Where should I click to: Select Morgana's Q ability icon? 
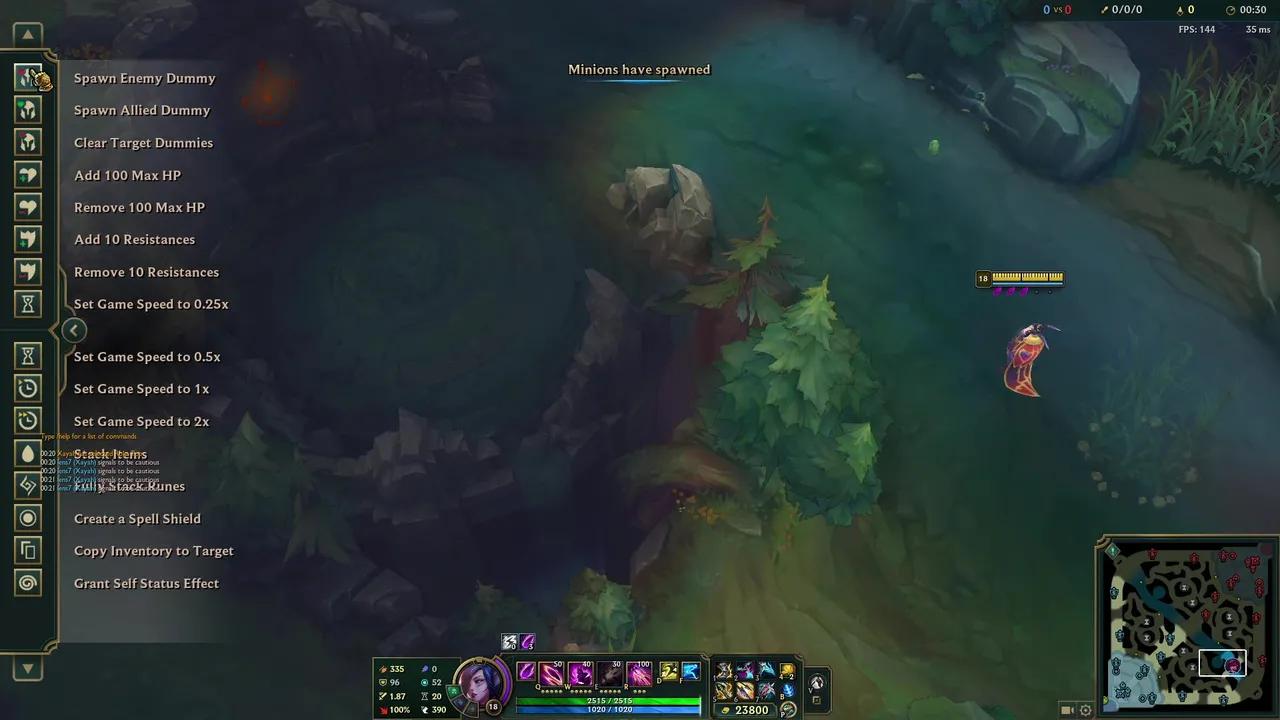tap(550, 673)
